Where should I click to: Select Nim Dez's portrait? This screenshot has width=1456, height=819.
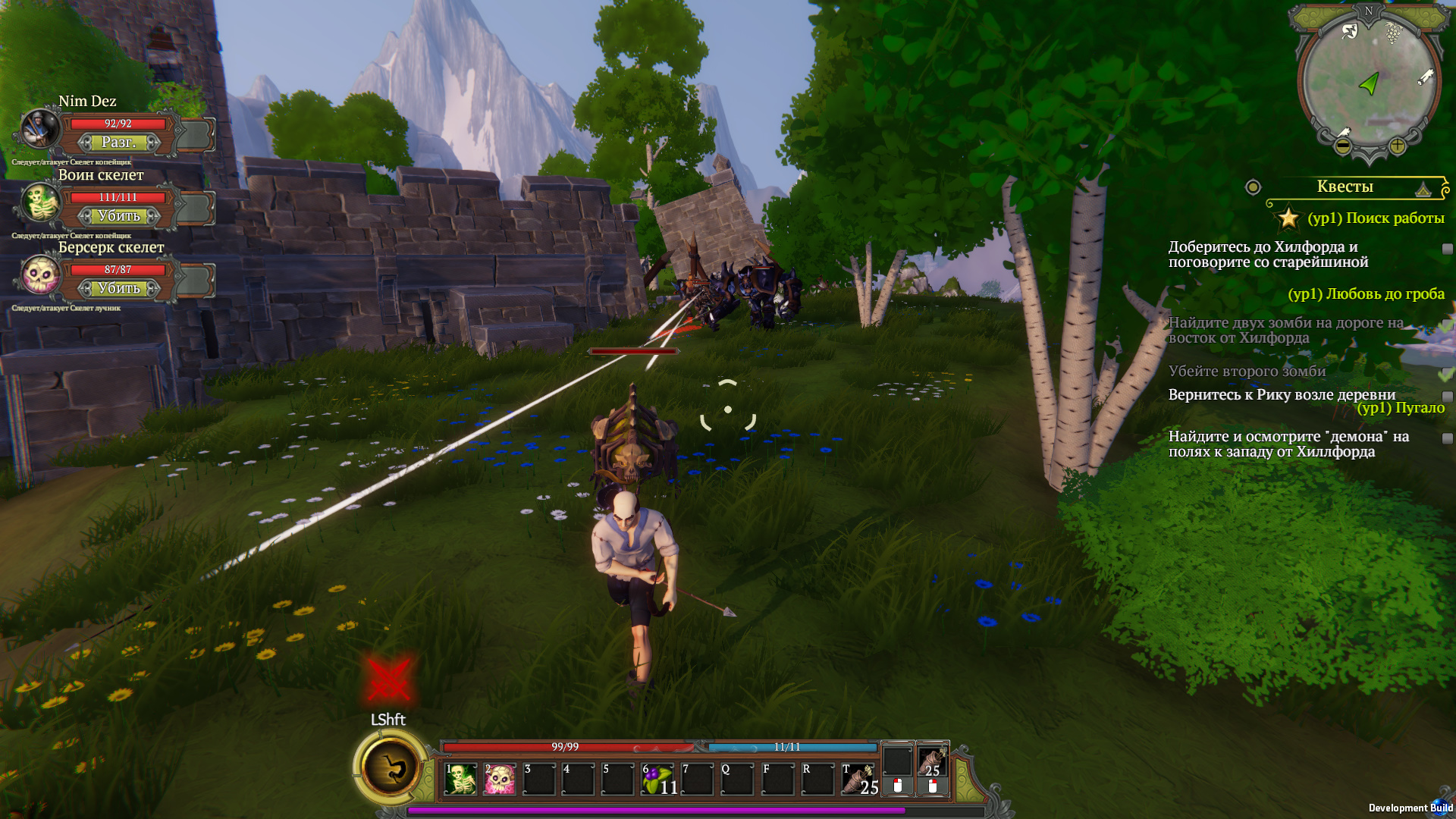tap(39, 129)
